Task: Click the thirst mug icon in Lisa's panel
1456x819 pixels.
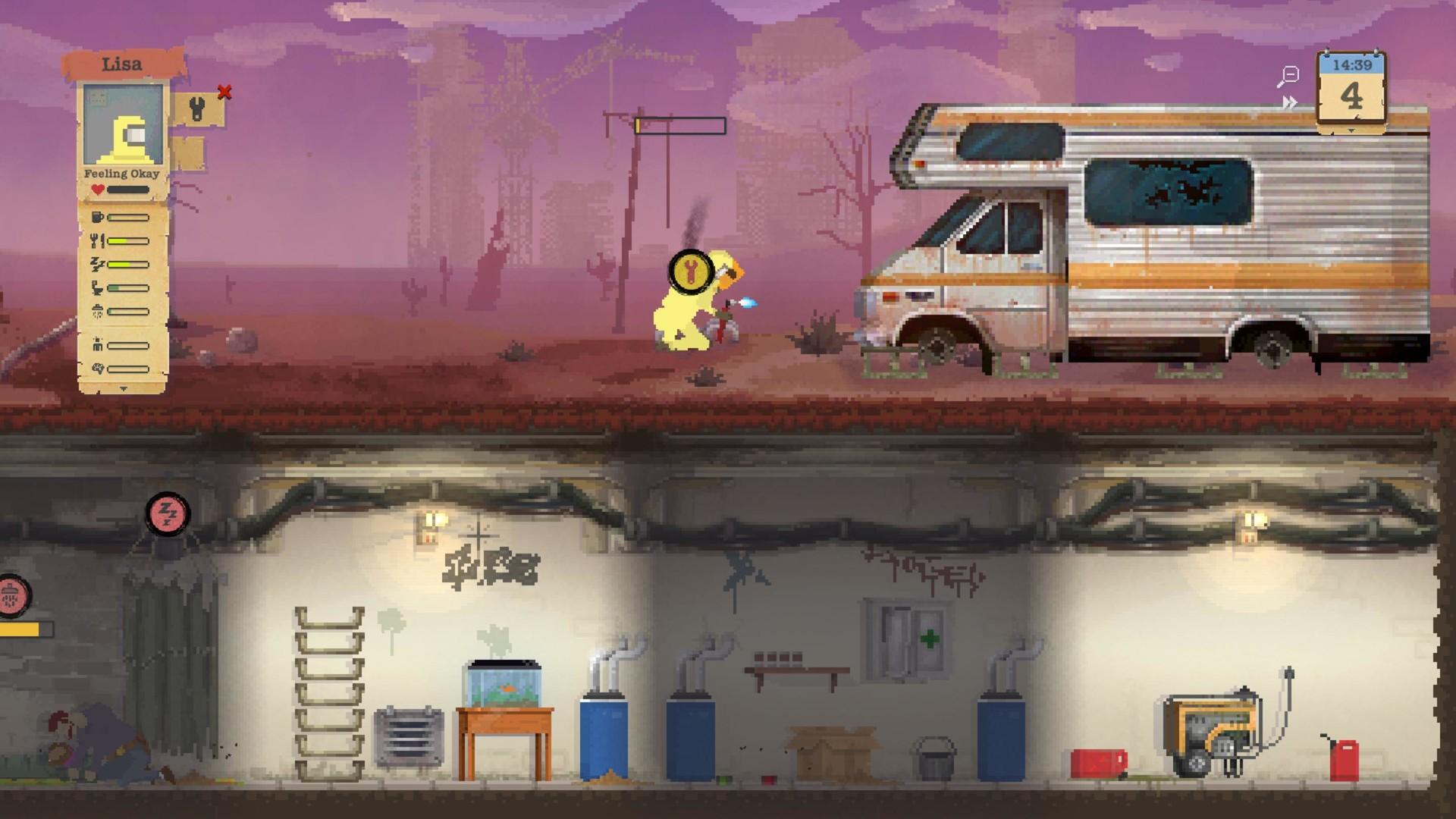Action: point(98,217)
